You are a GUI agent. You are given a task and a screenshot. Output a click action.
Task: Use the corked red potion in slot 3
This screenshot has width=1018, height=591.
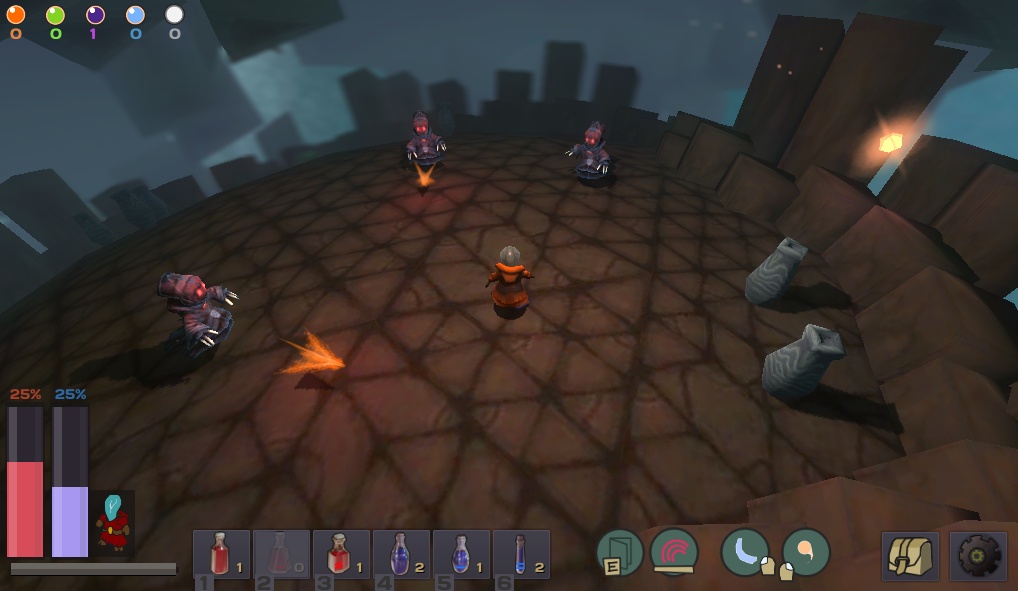pyautogui.click(x=341, y=554)
